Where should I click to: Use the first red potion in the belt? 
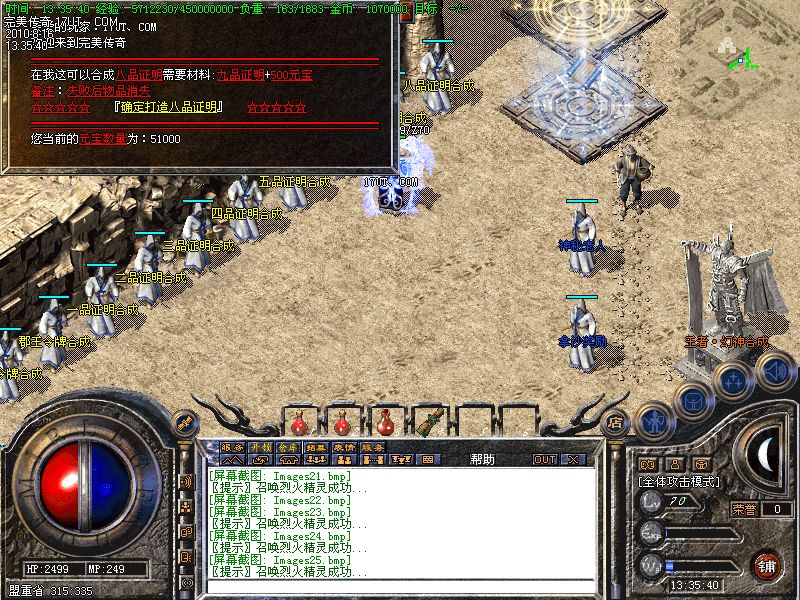tap(297, 418)
